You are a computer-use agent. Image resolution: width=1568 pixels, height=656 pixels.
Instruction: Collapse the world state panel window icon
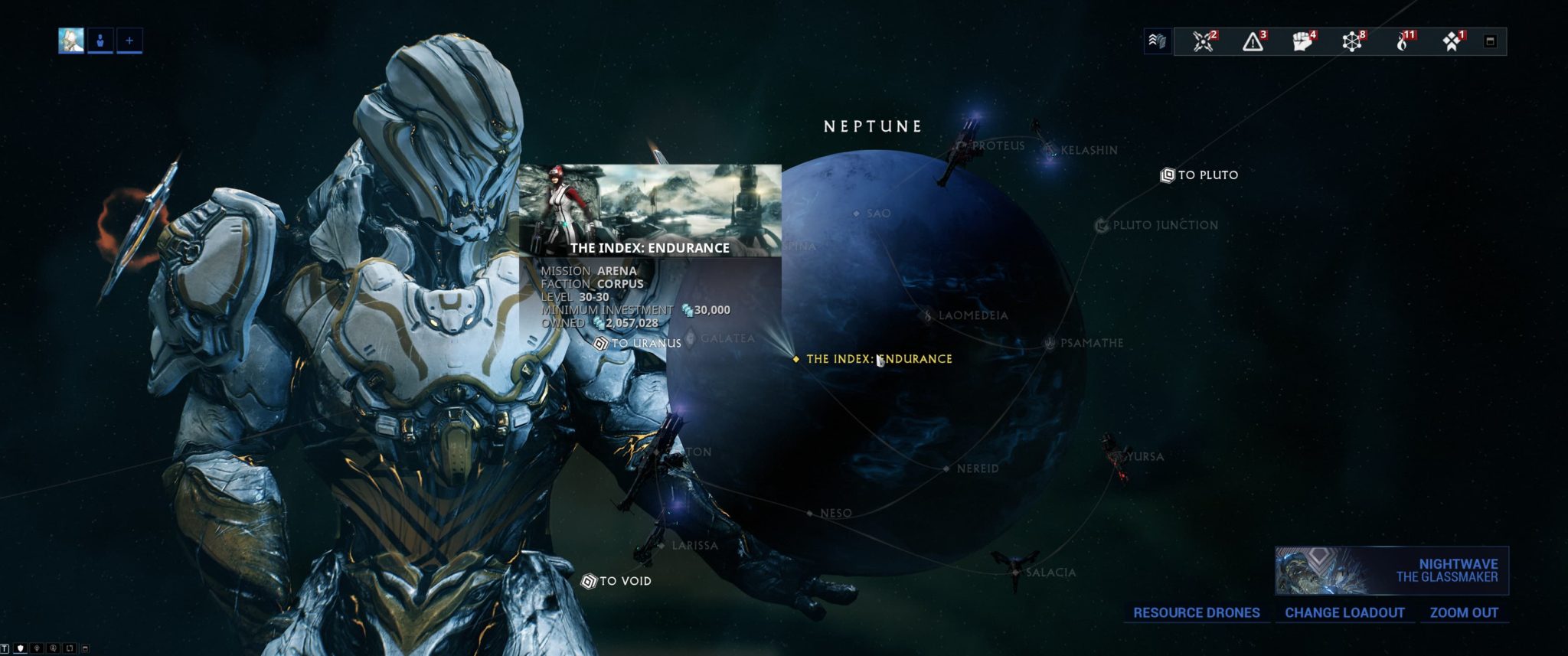click(1490, 41)
